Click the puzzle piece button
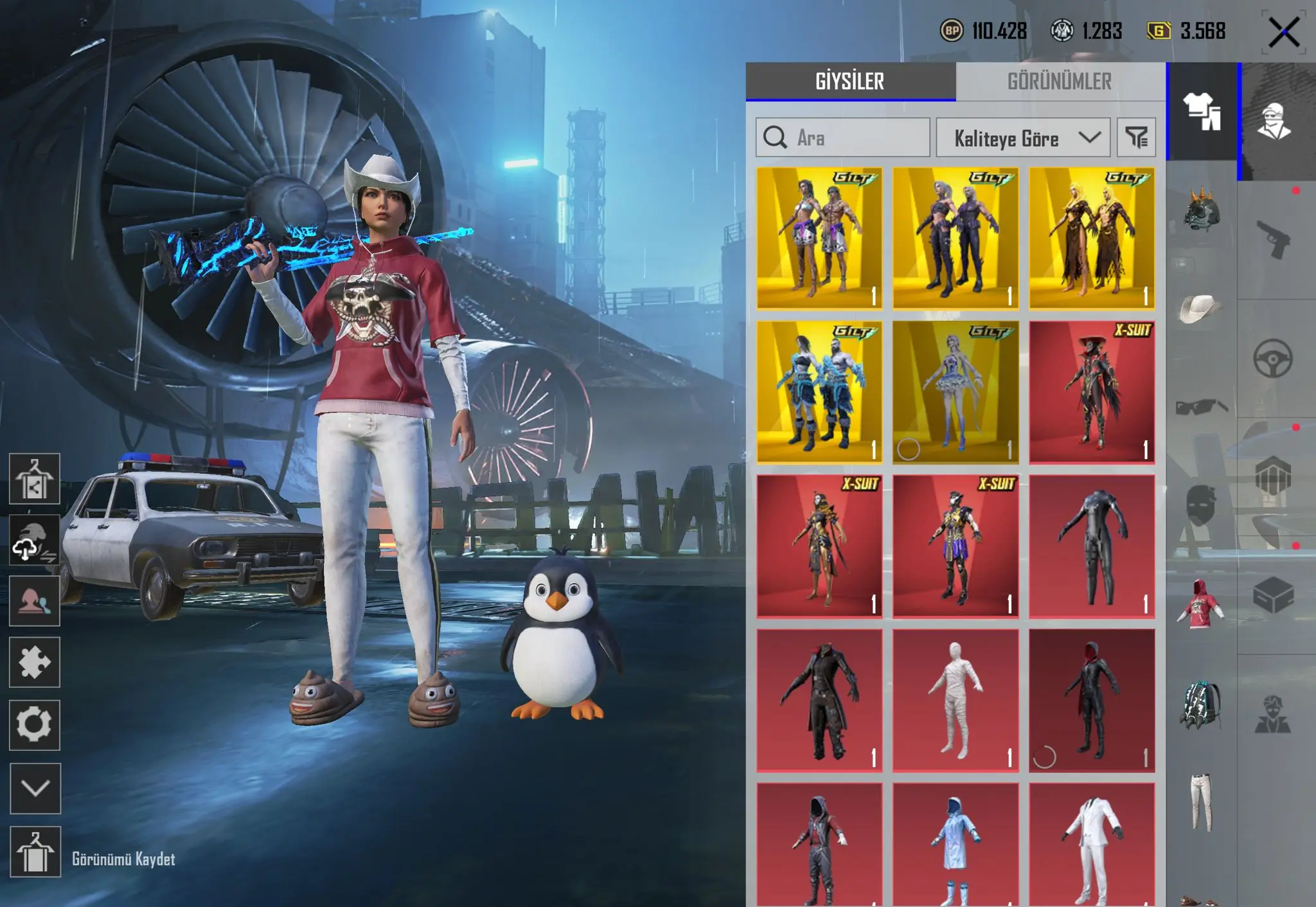Image resolution: width=1316 pixels, height=907 pixels. click(35, 663)
